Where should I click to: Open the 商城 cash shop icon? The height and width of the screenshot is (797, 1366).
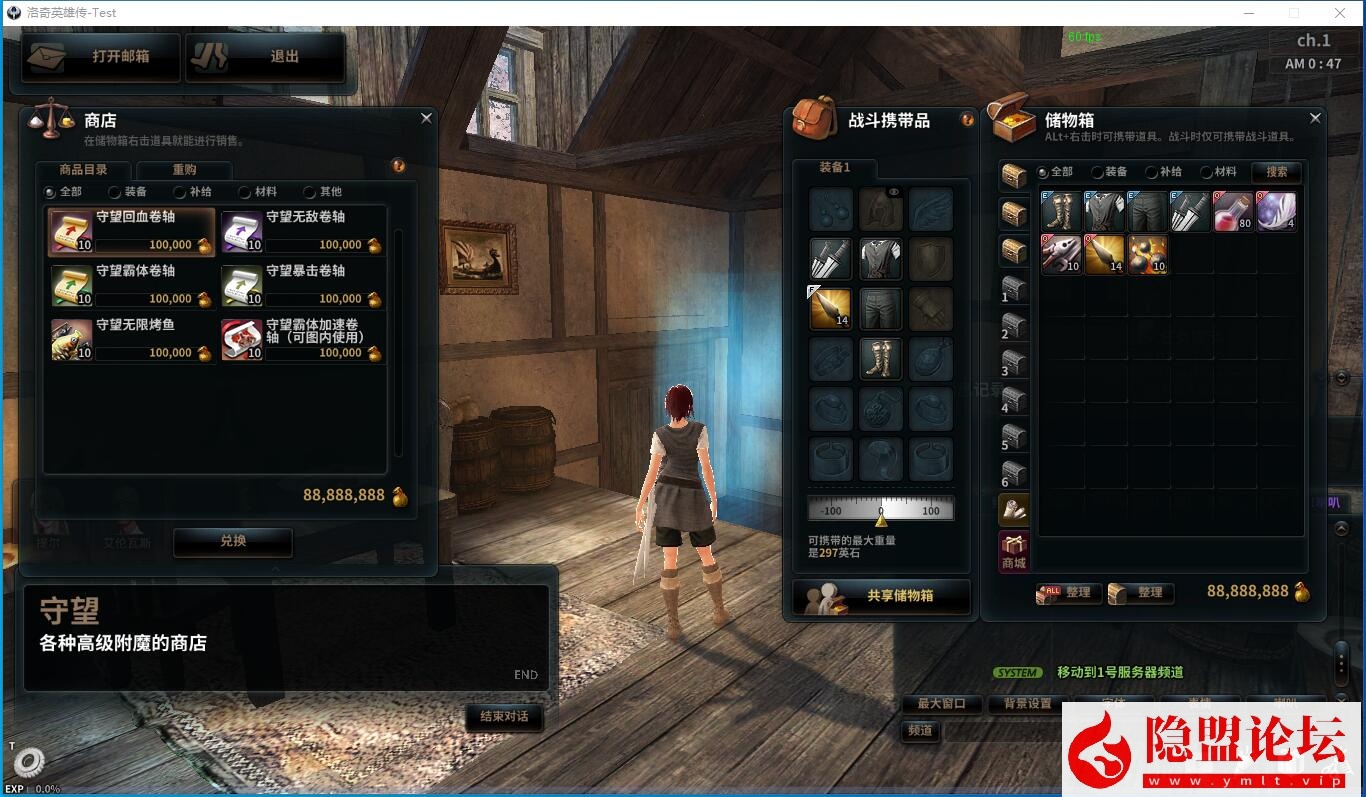(x=1014, y=551)
